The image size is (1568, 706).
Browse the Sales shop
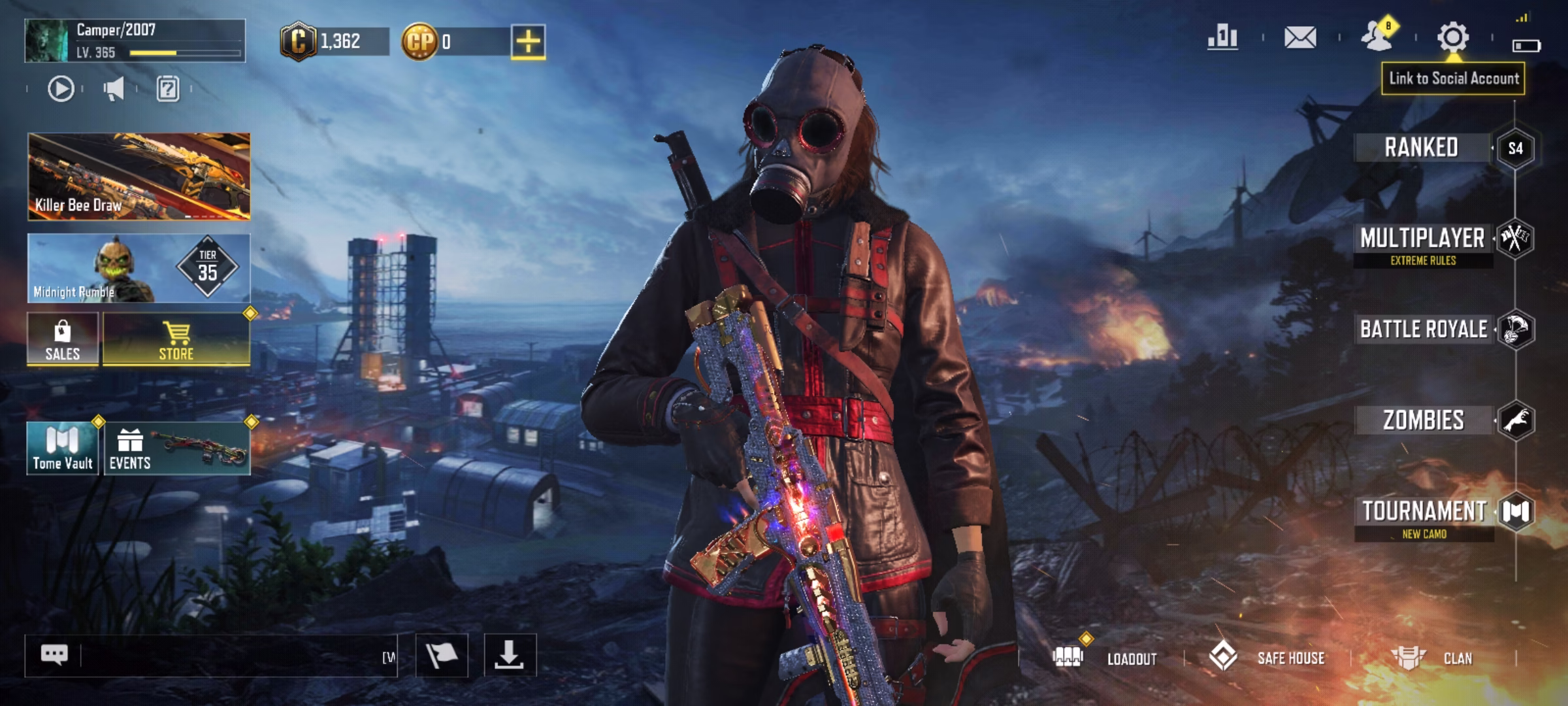click(x=63, y=339)
